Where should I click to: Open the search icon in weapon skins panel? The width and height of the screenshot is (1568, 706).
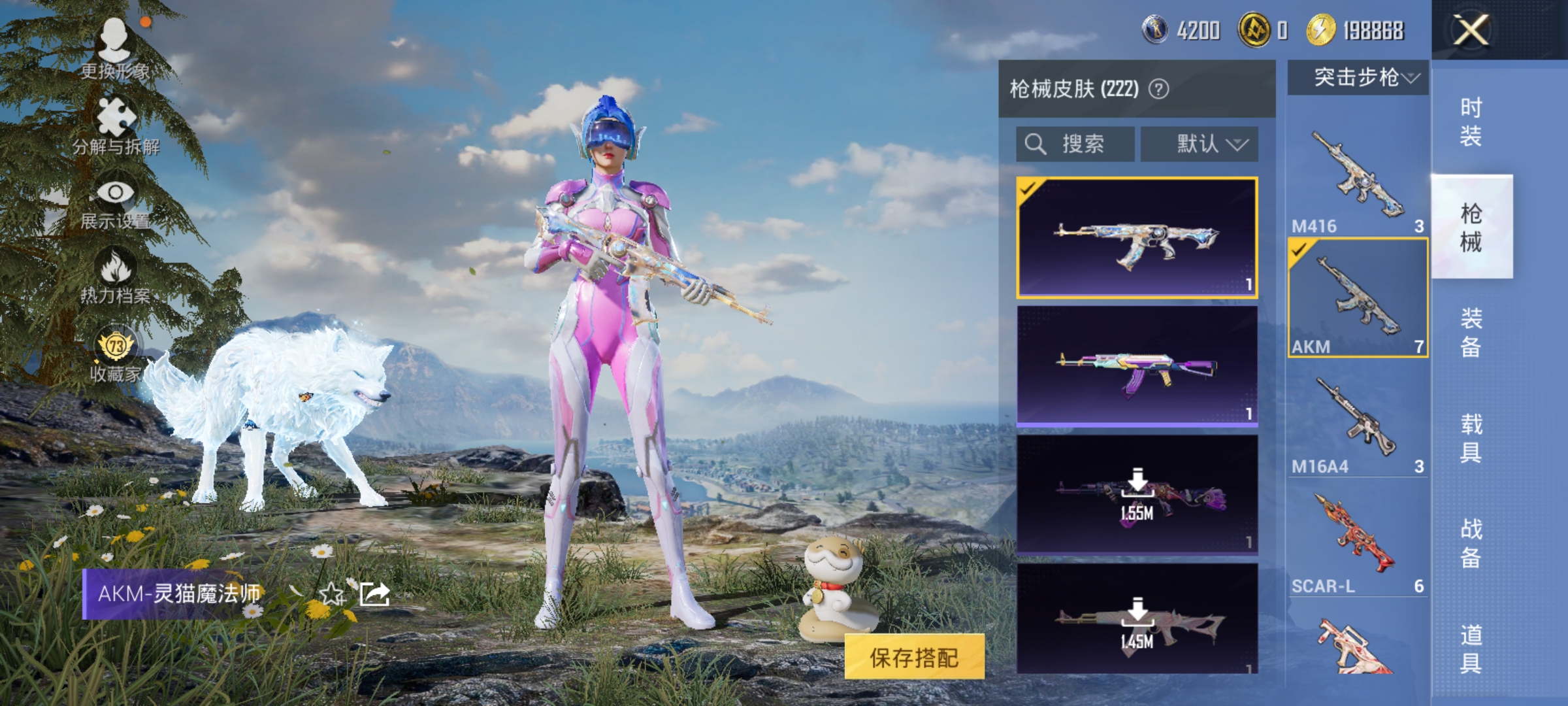(x=1035, y=144)
